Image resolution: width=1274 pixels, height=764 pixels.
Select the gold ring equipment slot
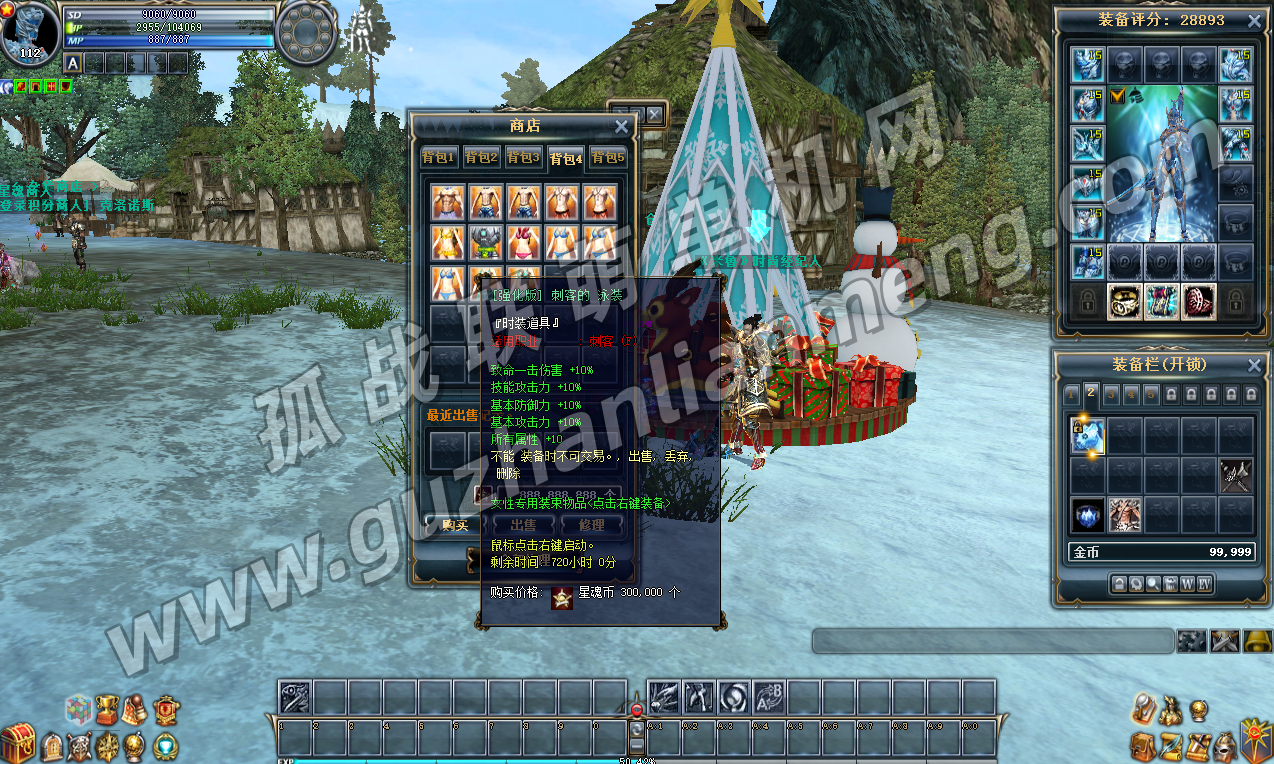(x=1124, y=301)
